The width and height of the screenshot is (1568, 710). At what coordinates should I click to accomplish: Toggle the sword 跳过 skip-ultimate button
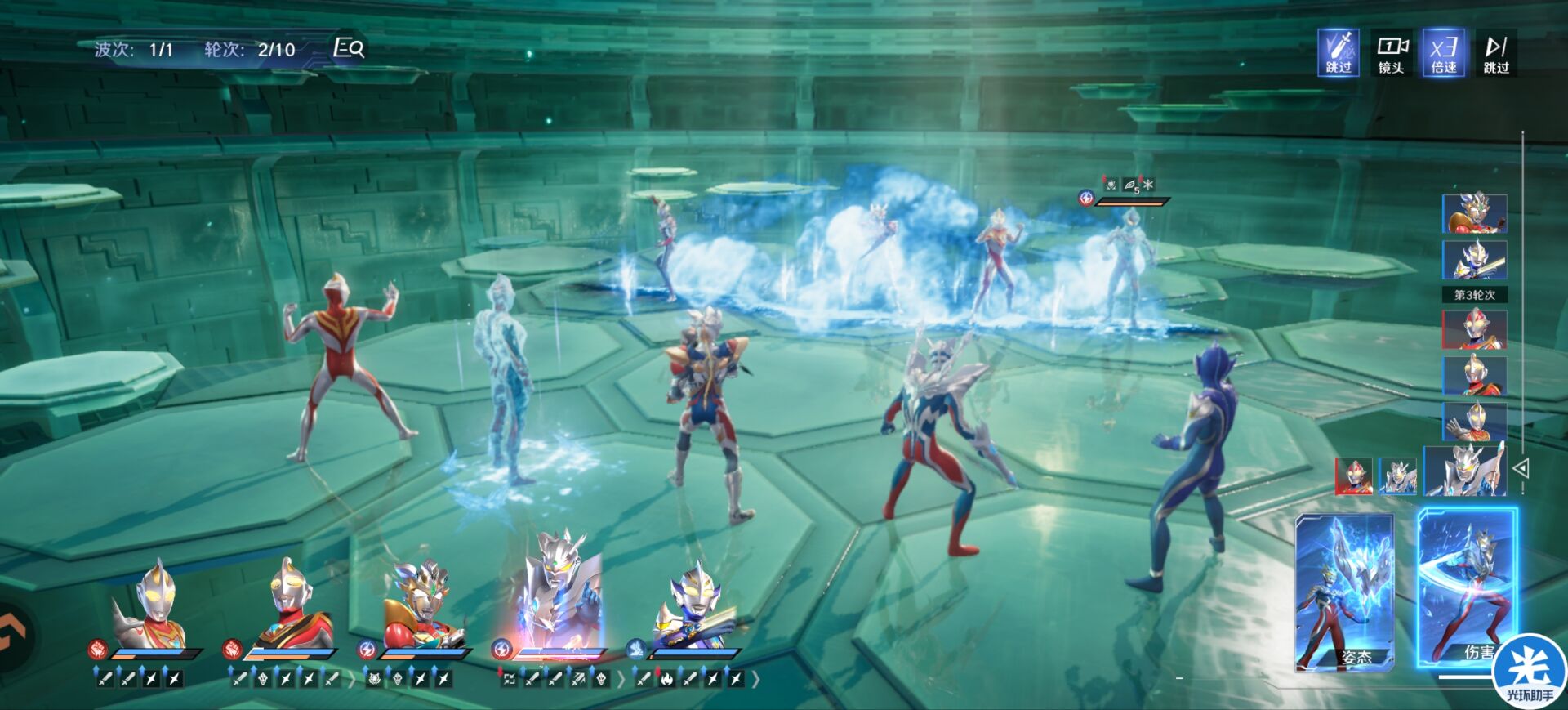point(1338,53)
